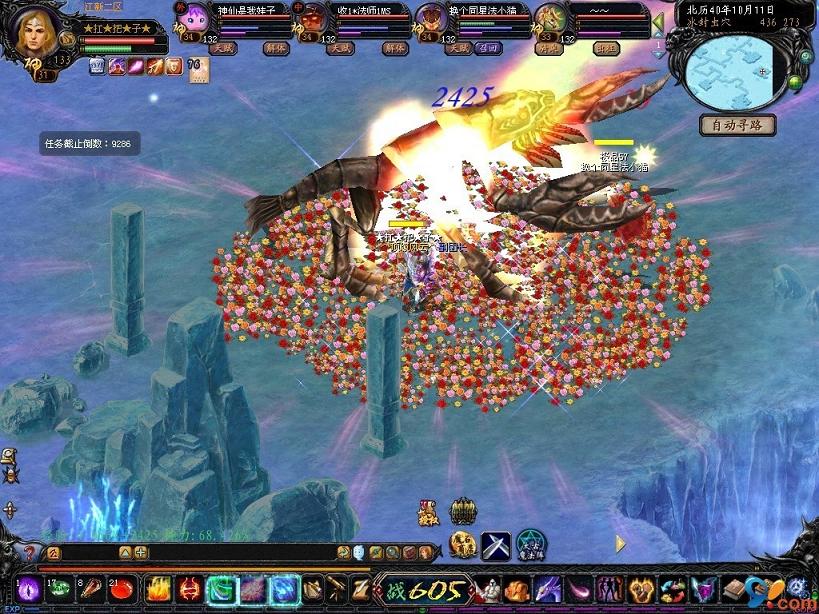The height and width of the screenshot is (614, 819).
Task: Click the 任务截止倒数 quest countdown tracker
Action: pos(87,144)
